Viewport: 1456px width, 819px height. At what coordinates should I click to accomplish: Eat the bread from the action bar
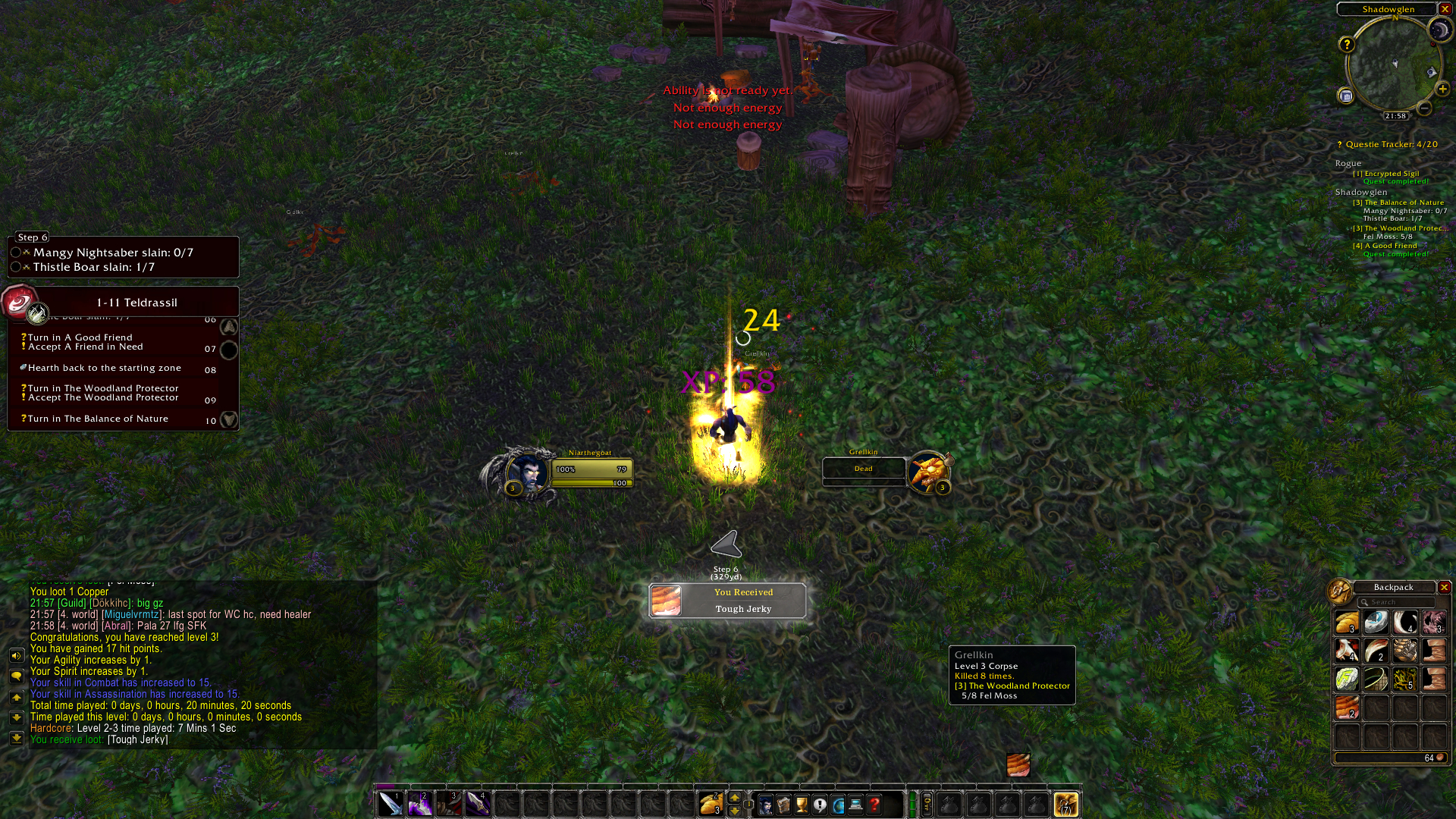(x=711, y=804)
